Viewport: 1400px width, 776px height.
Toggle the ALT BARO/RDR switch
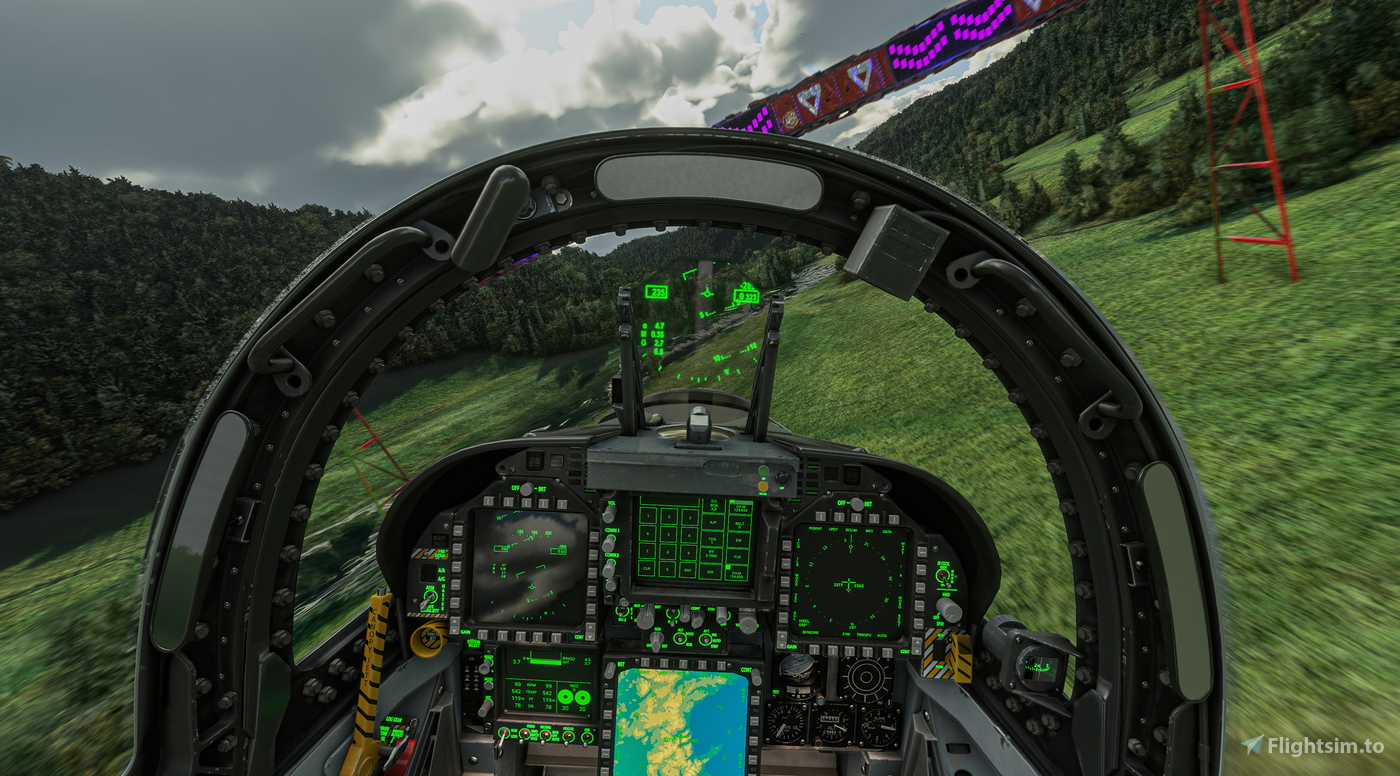click(x=680, y=638)
